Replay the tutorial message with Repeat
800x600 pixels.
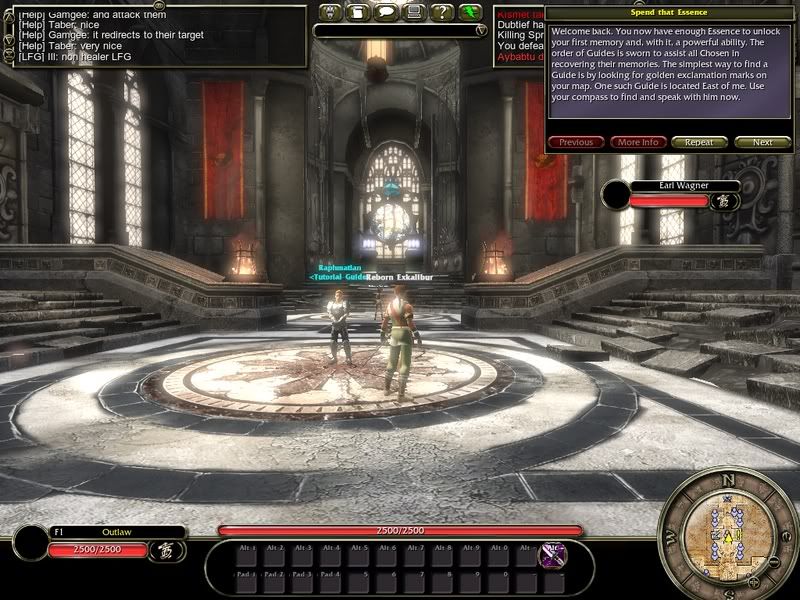point(699,142)
